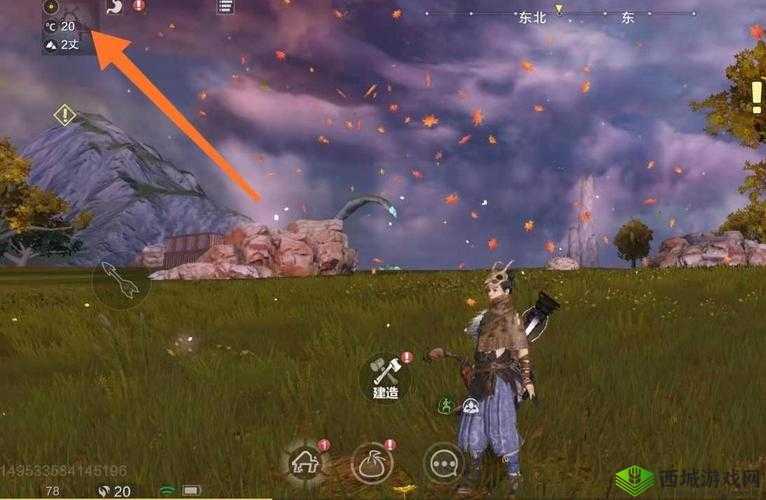Screen dimensions: 766x500
Task: Tap the arrow shoot button
Action: tap(120, 283)
